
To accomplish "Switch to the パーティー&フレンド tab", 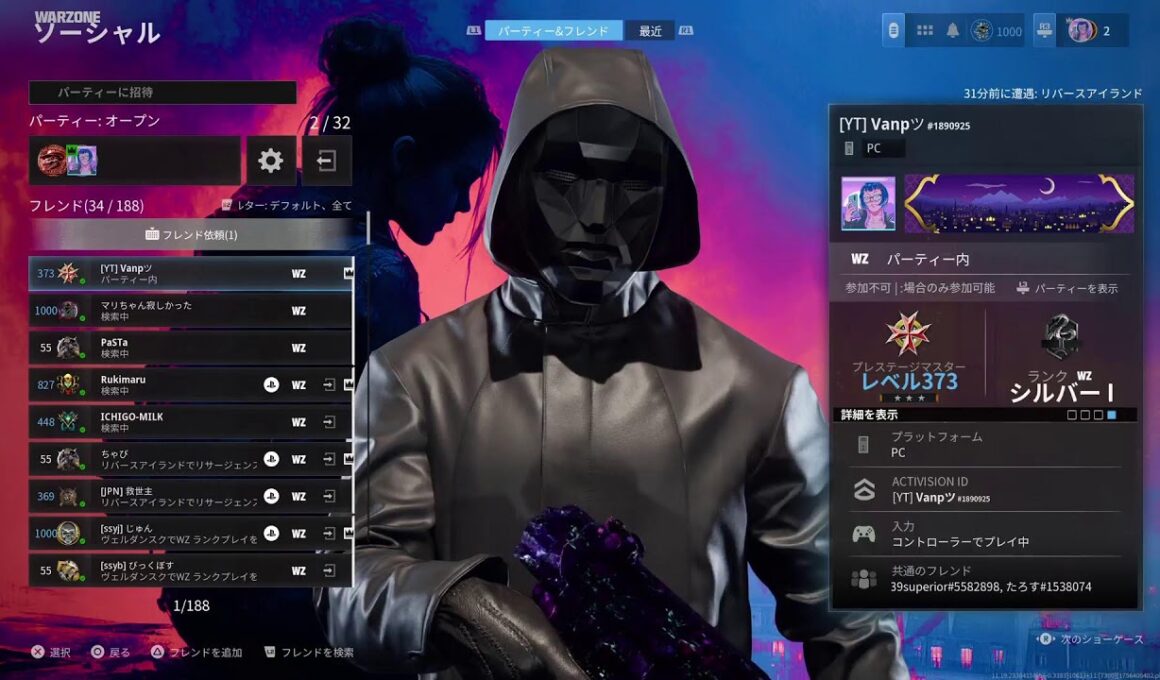I will pyautogui.click(x=553, y=31).
